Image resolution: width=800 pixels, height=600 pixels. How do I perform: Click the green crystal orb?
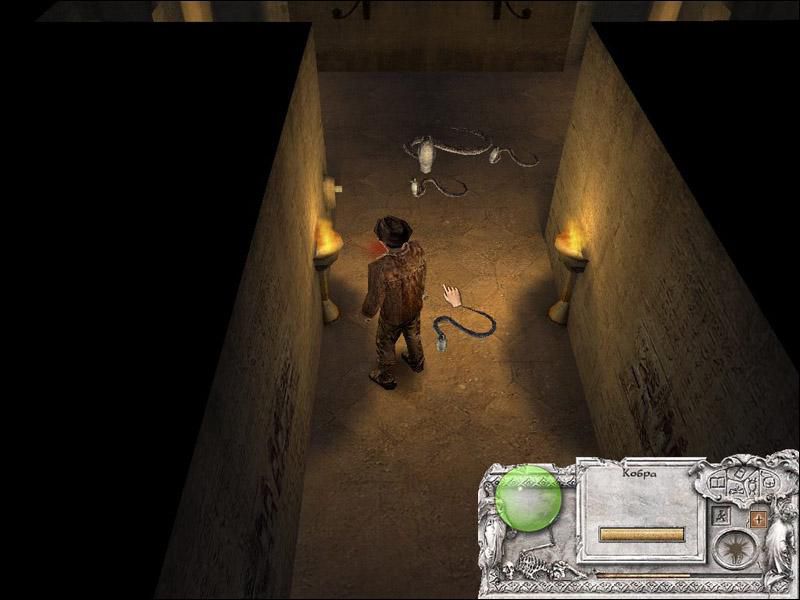point(529,498)
